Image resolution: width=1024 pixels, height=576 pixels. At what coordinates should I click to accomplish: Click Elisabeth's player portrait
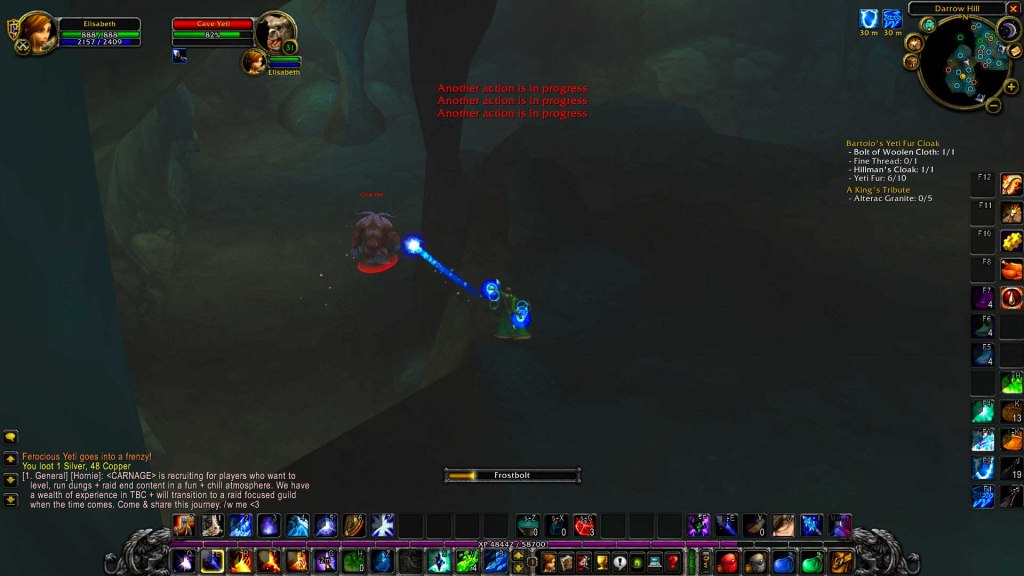click(37, 32)
